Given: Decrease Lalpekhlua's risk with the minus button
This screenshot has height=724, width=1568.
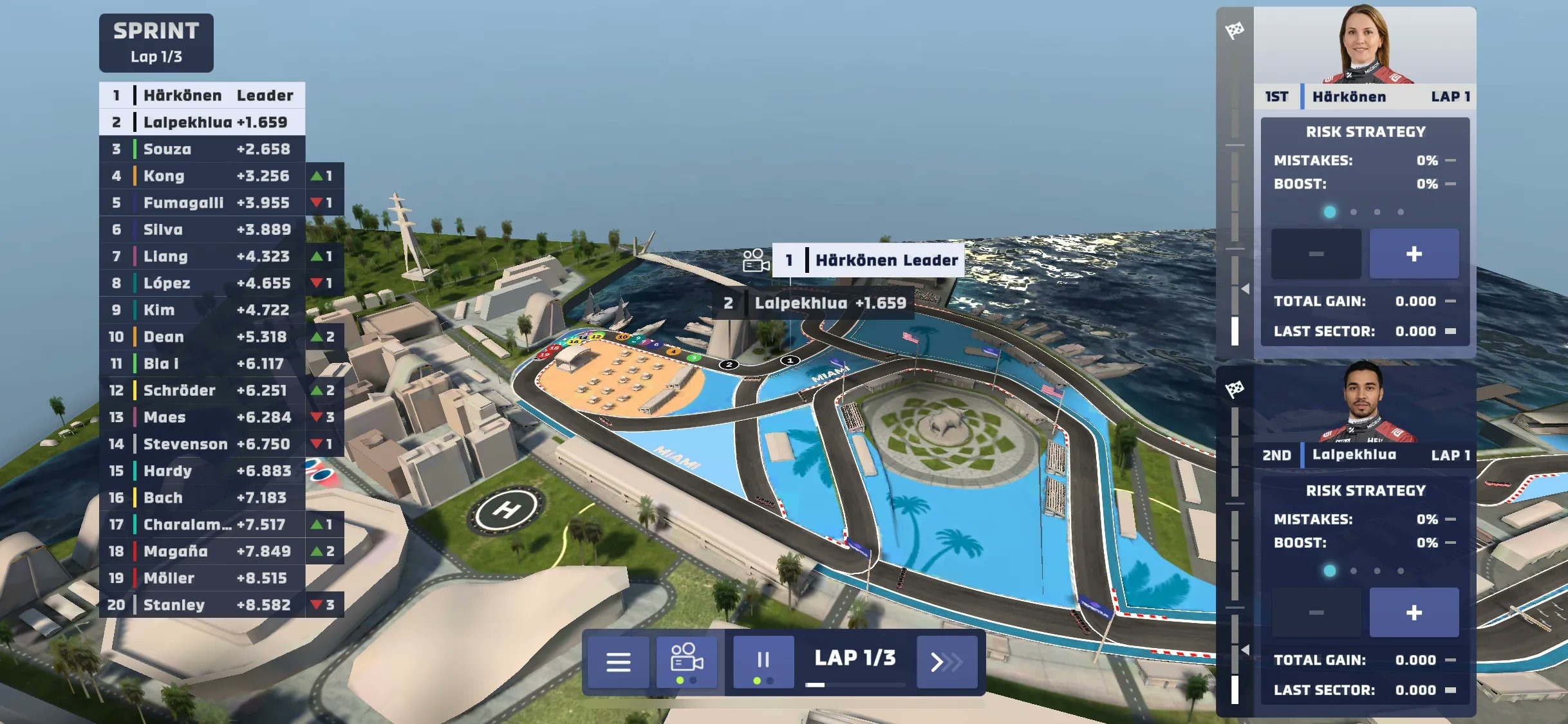Looking at the screenshot, I should tap(1316, 611).
